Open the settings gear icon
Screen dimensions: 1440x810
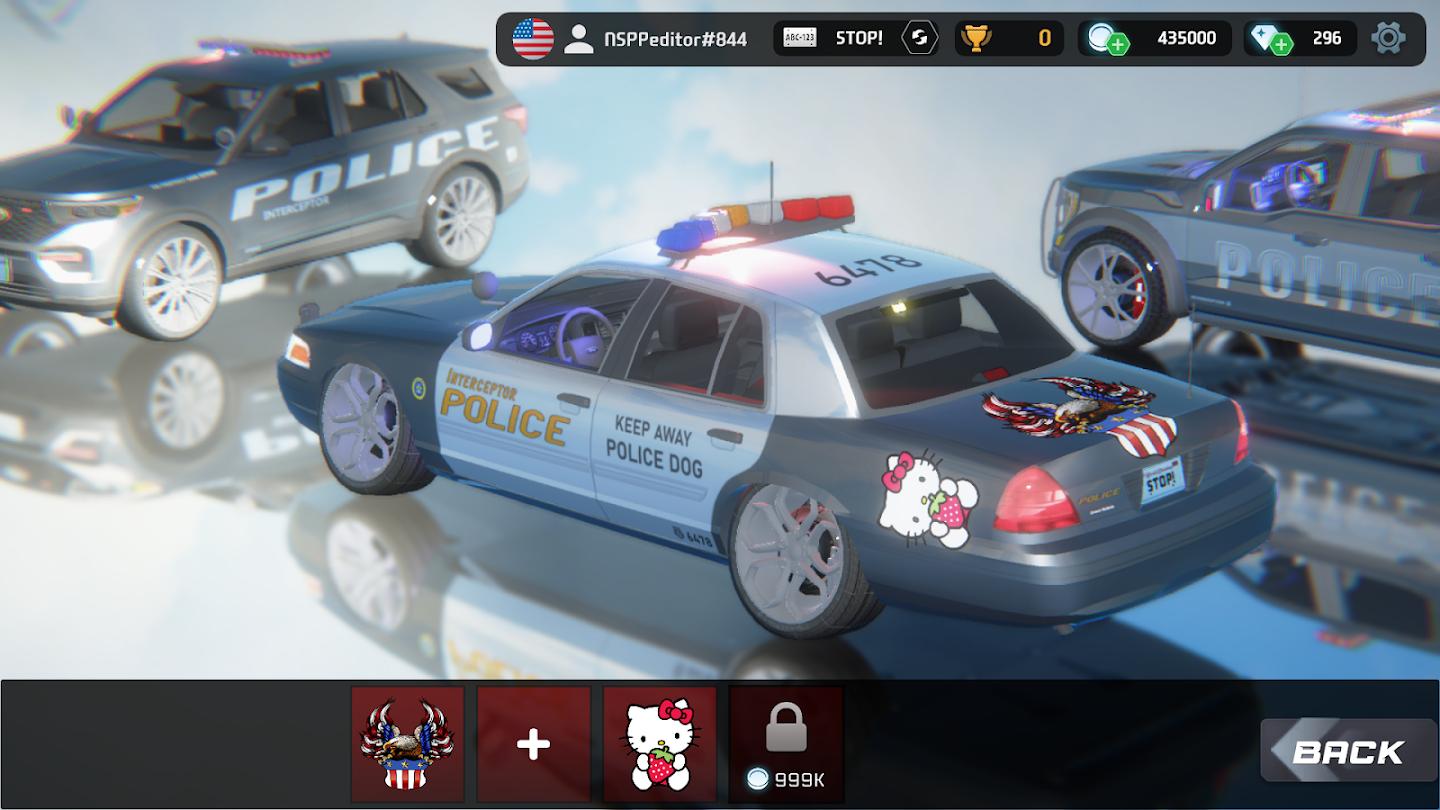tap(1388, 39)
